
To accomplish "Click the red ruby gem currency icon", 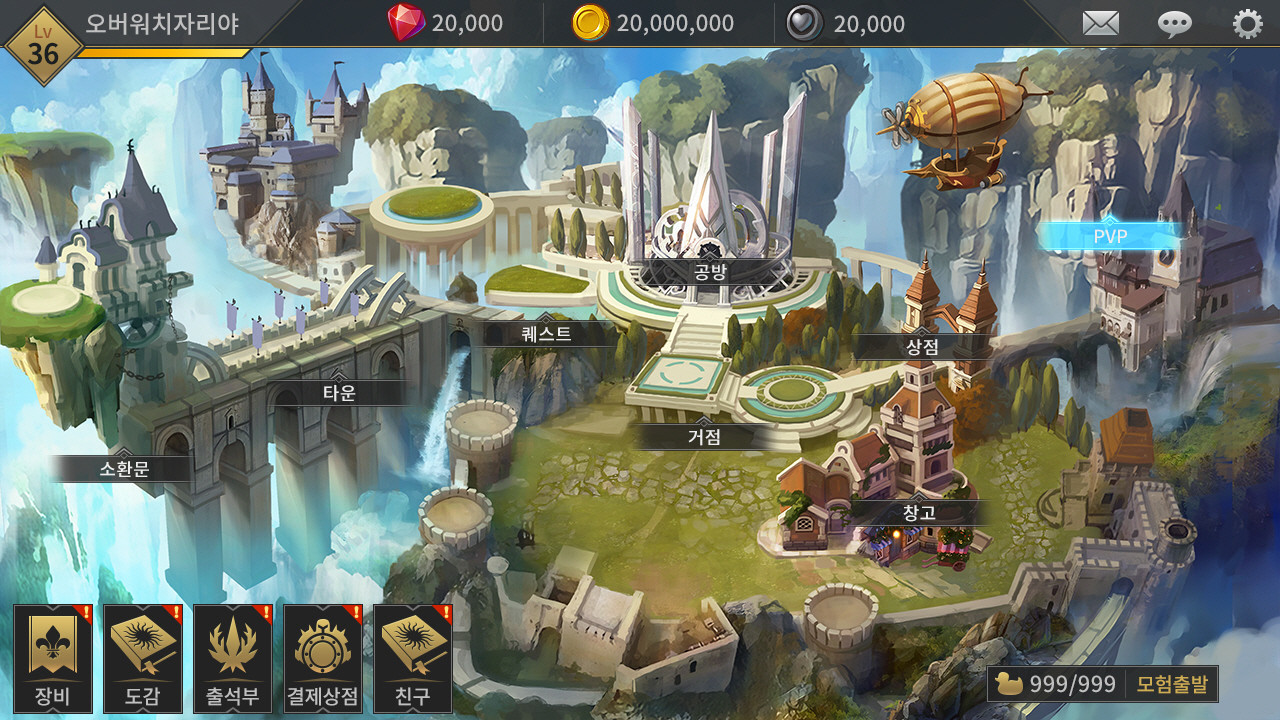I will (x=406, y=23).
